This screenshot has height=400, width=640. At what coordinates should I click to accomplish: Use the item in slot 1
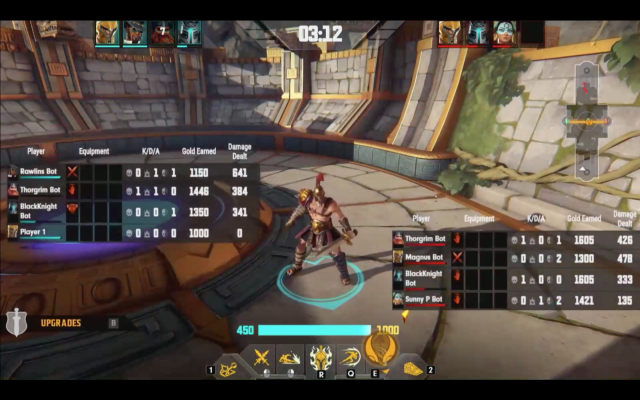228,369
